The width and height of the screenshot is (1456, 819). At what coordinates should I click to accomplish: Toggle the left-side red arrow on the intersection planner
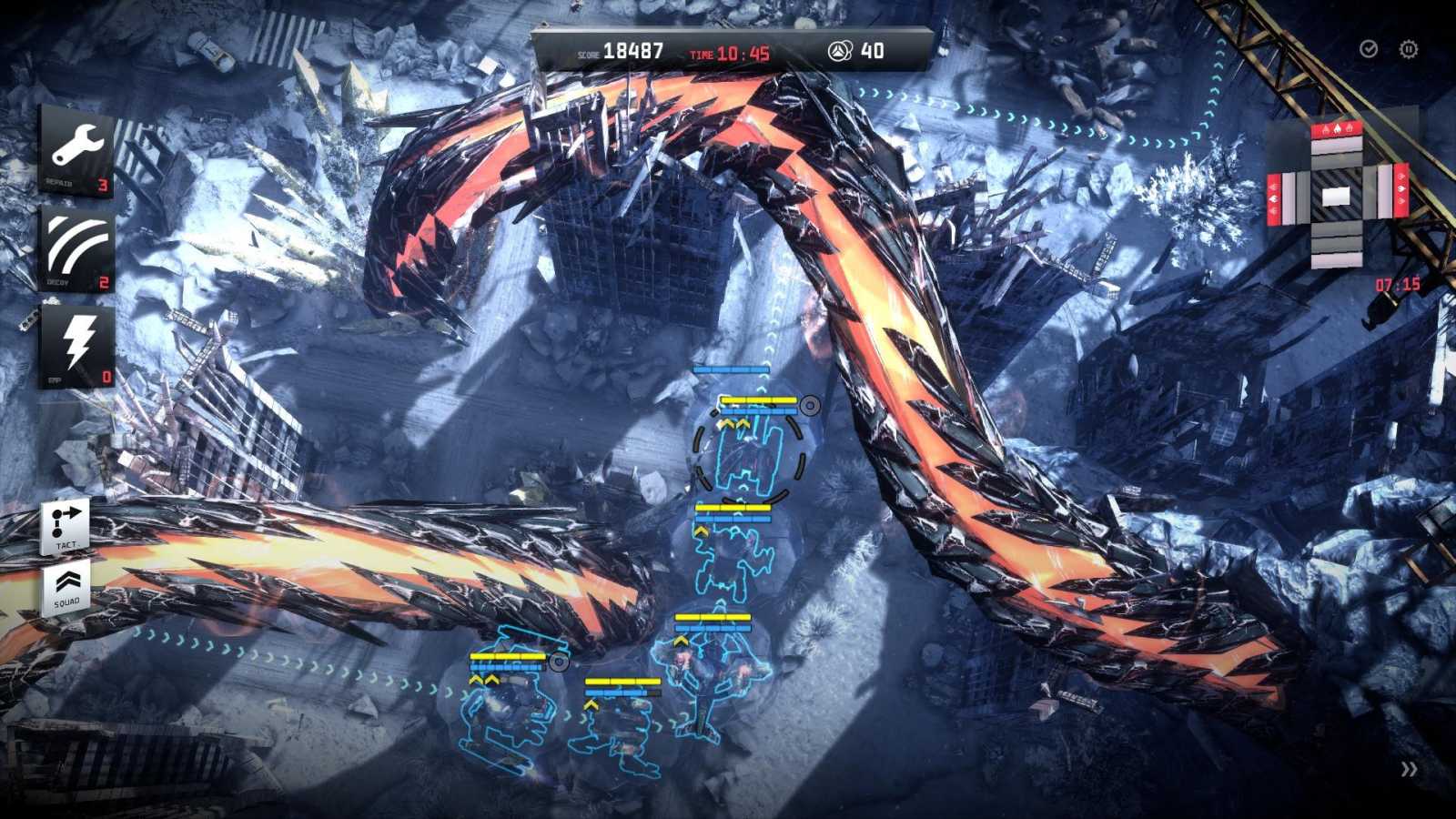1273,197
